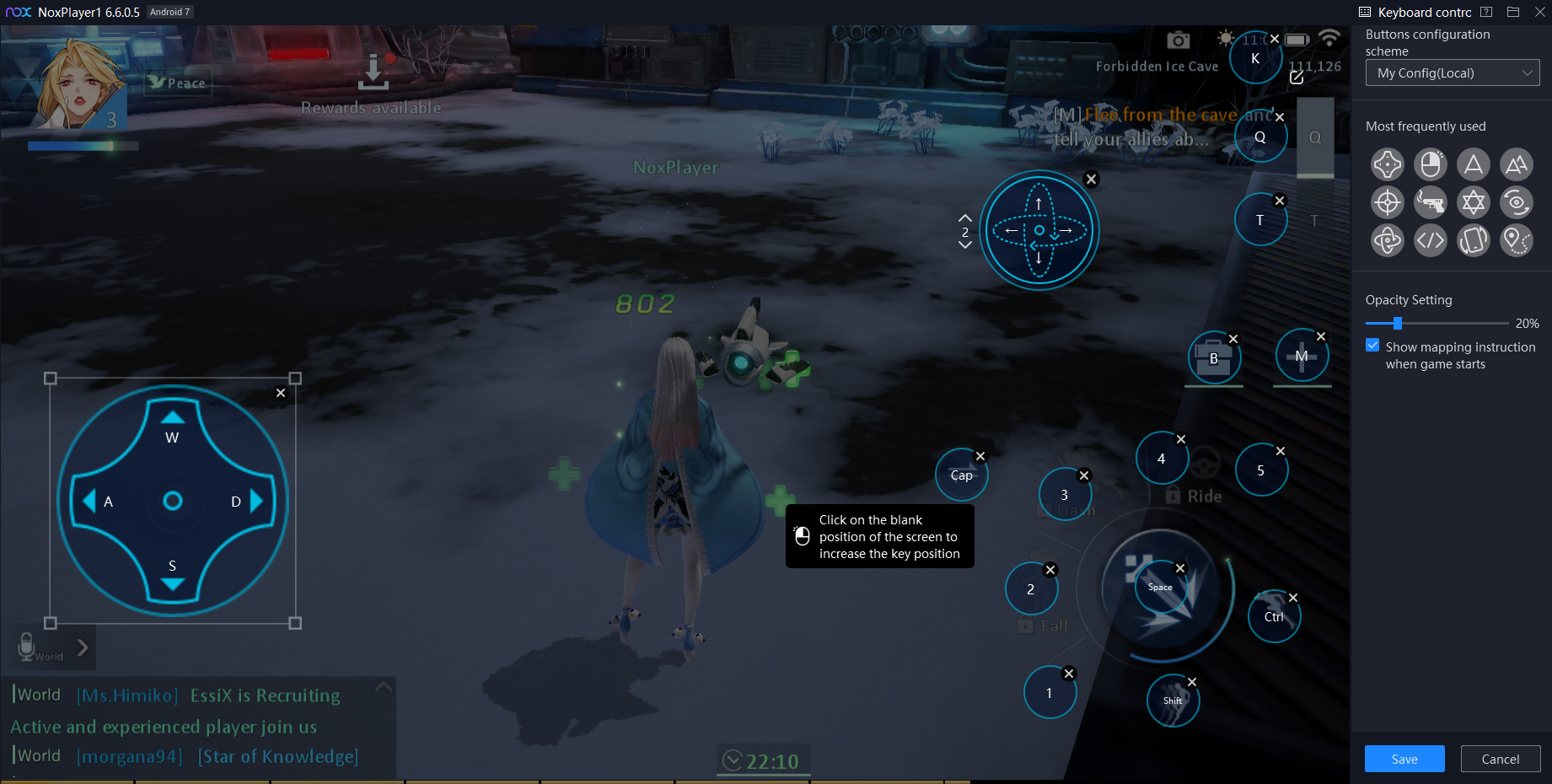
Task: Open the Flee from the cave quest tracker
Action: (1138, 126)
